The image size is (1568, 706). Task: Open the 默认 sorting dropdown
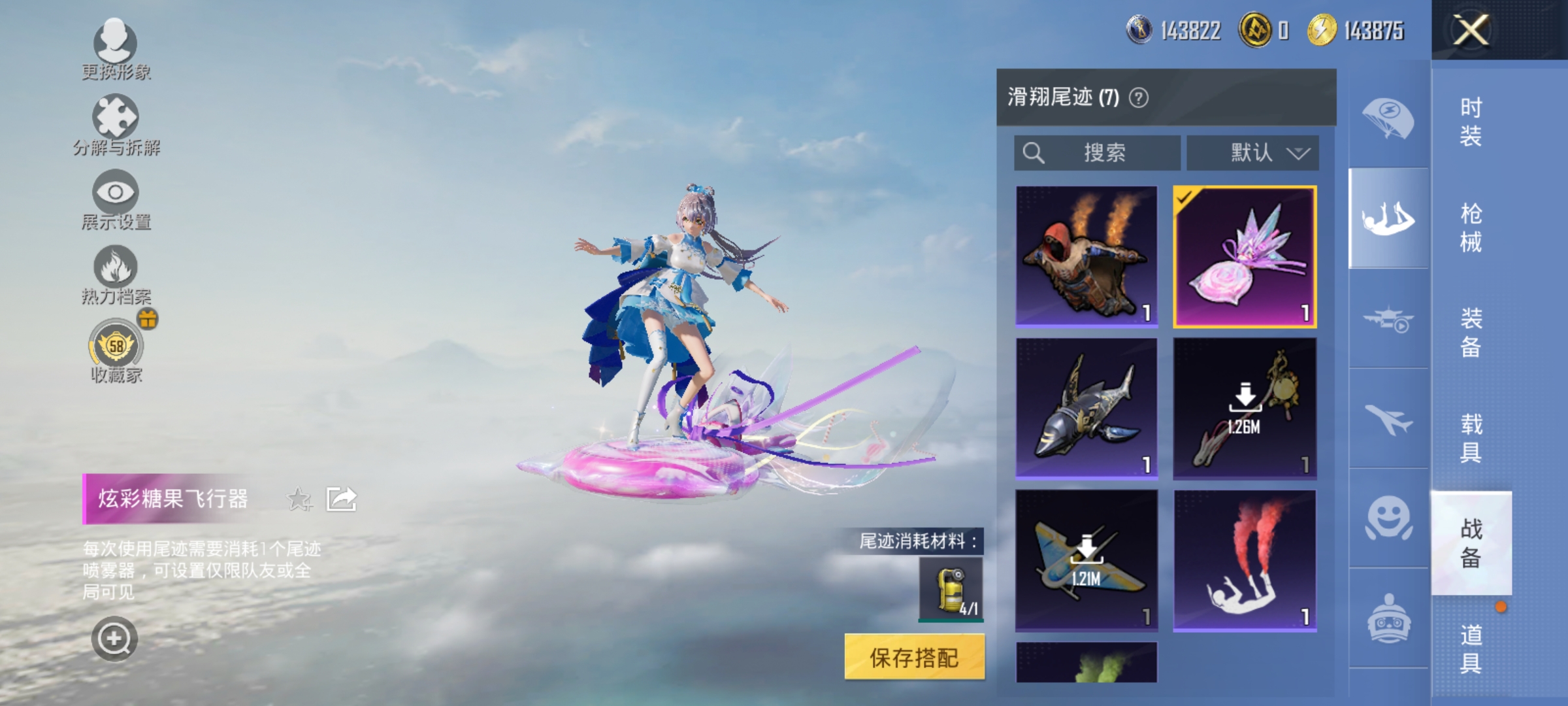coord(1252,153)
